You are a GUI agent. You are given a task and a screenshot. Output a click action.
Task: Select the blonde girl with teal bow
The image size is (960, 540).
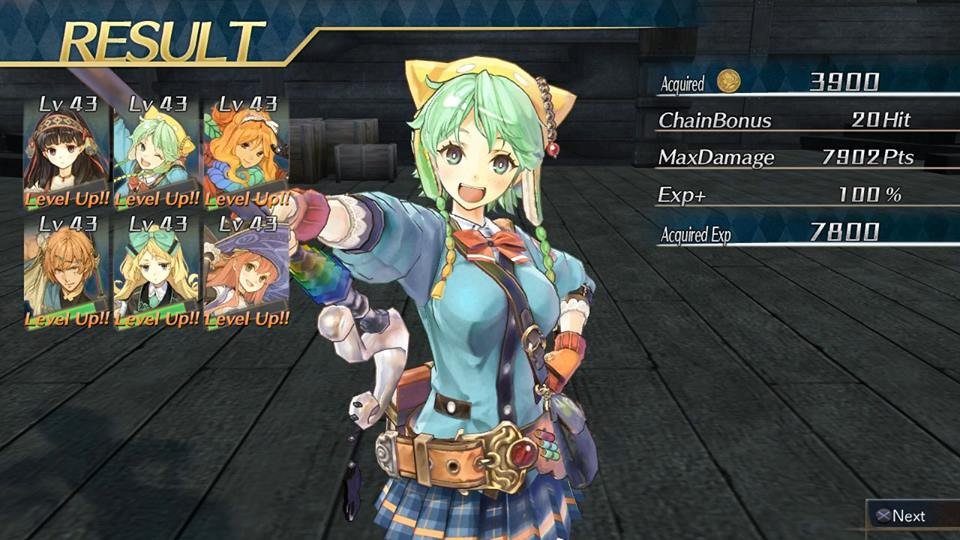[155, 270]
